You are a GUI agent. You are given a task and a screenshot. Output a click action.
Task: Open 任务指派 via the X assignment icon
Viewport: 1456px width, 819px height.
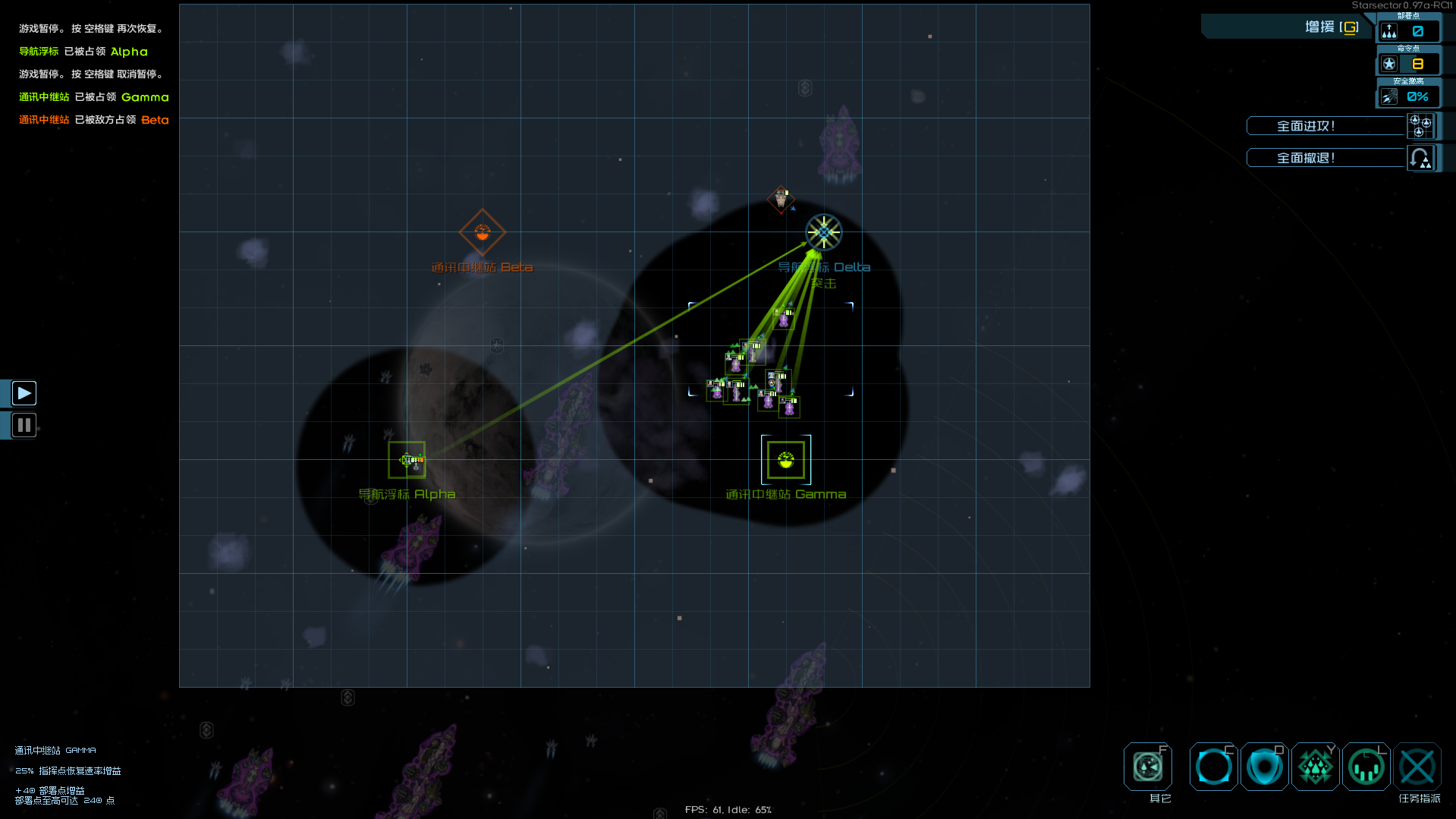[1417, 767]
